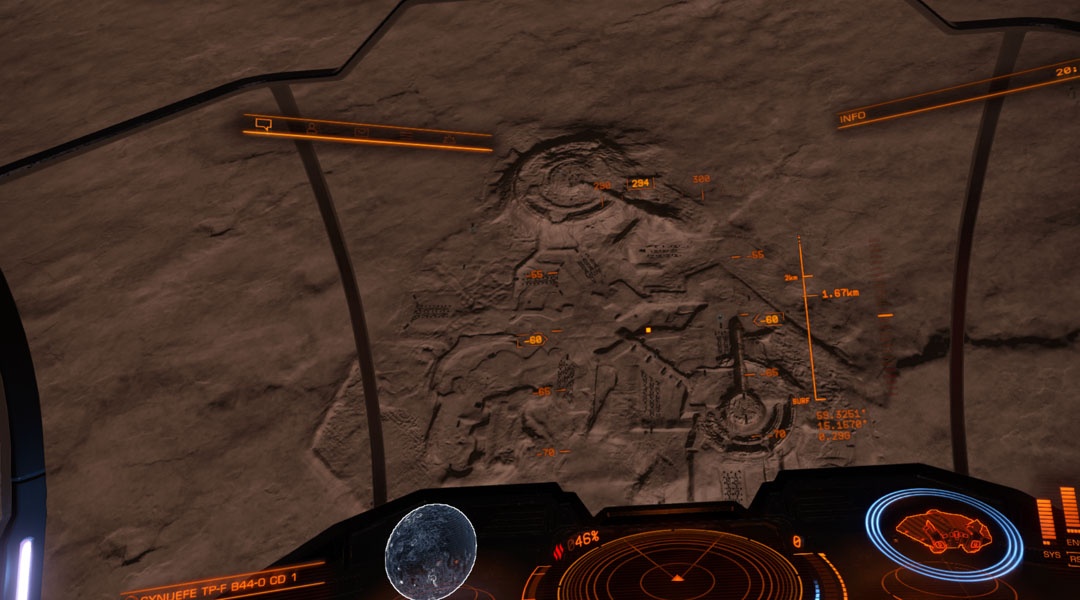Open the inbox envelope tab
1080x600 pixels.
click(361, 131)
